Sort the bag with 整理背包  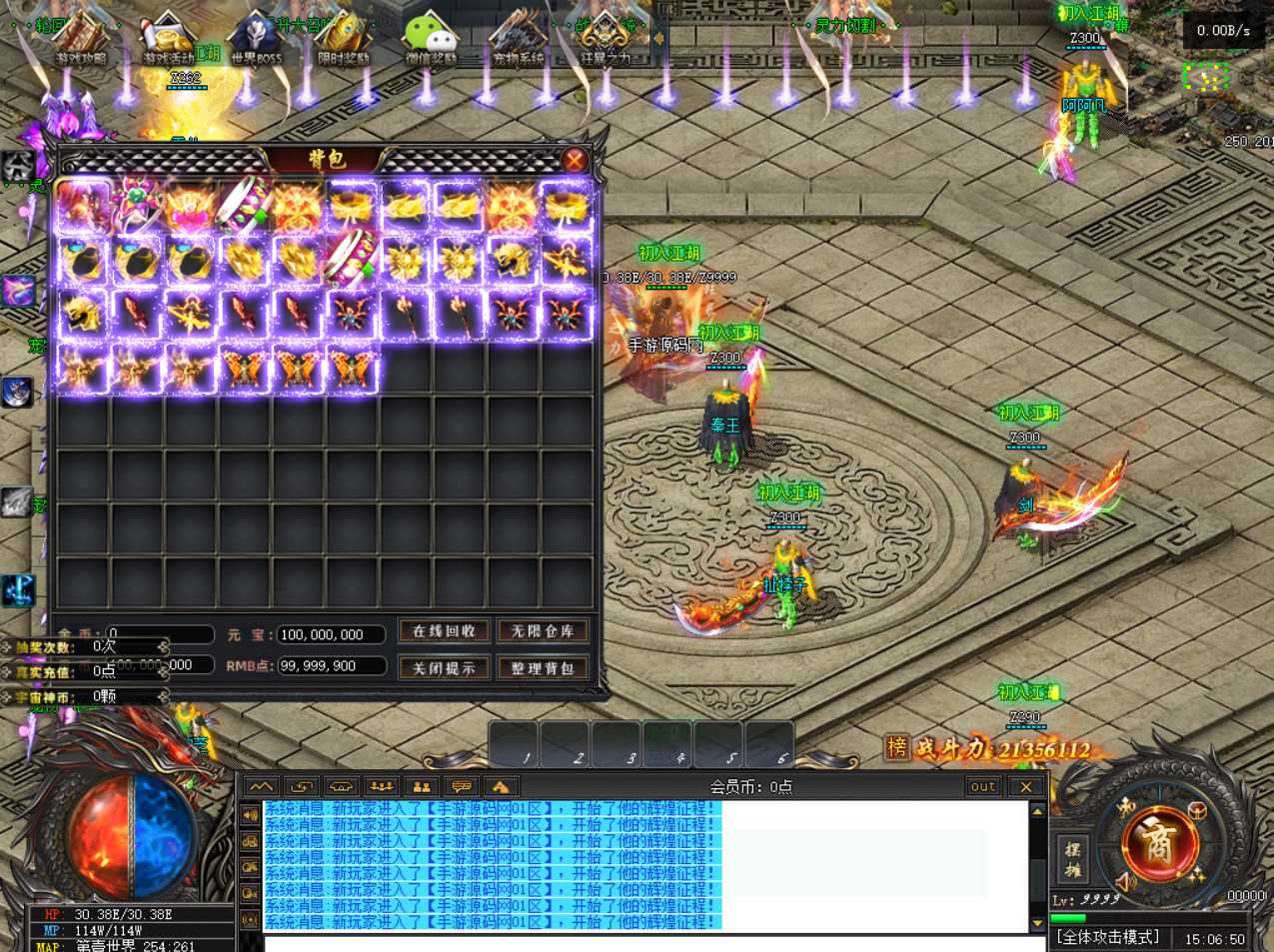coord(542,667)
